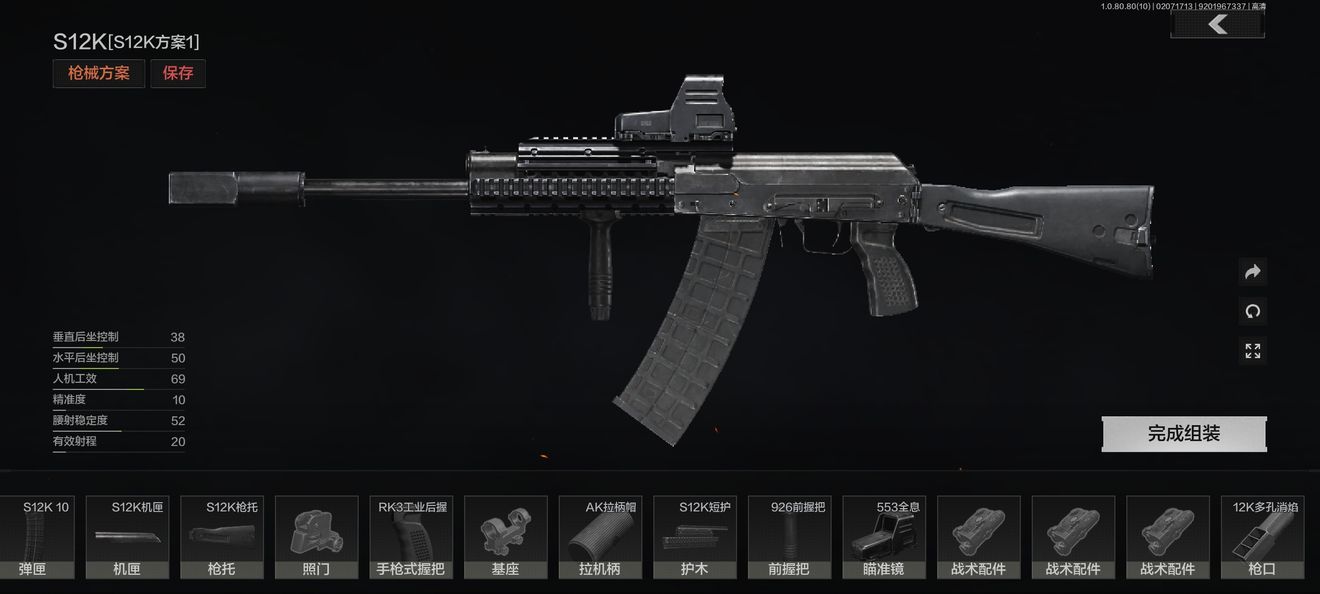Save the build with 保存
The height and width of the screenshot is (594, 1320).
(178, 73)
